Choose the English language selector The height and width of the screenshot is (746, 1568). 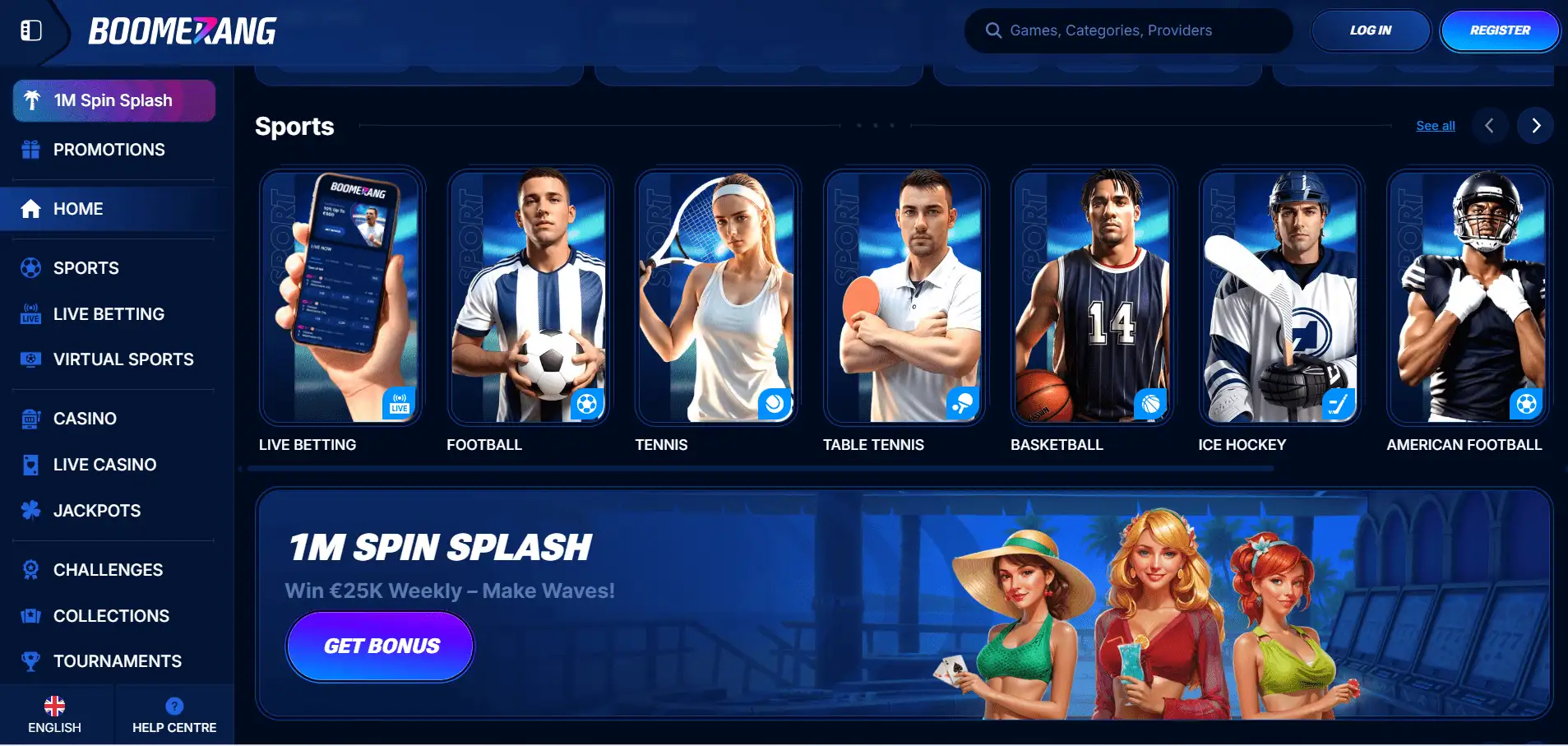pyautogui.click(x=54, y=715)
